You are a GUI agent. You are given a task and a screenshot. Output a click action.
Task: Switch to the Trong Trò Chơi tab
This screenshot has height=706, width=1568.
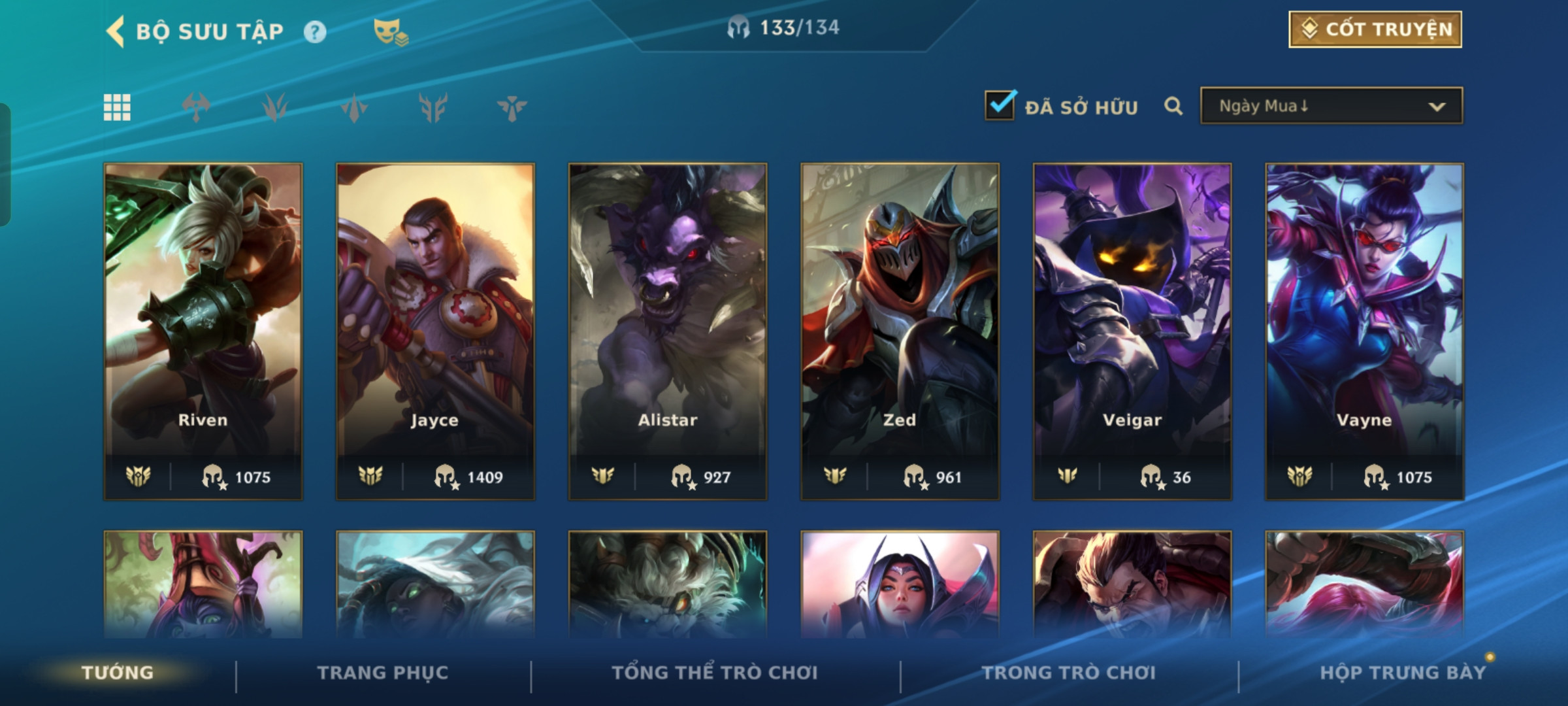click(1069, 673)
